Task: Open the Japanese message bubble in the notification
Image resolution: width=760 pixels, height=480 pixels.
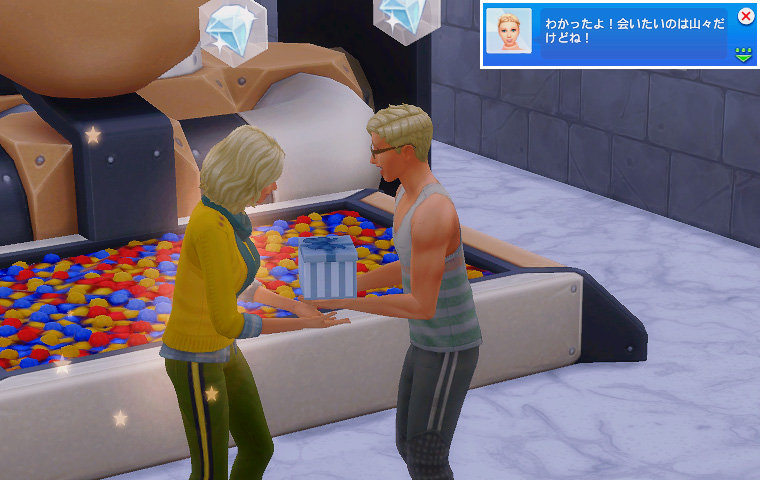Action: click(632, 33)
